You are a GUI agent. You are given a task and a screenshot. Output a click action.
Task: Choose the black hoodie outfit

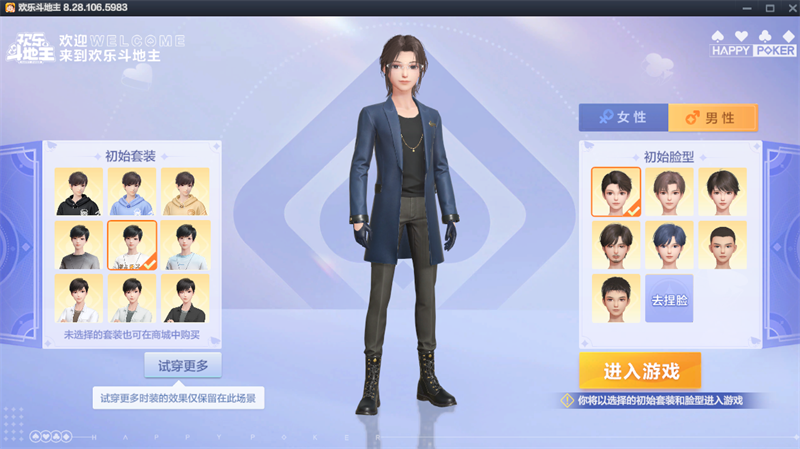click(x=79, y=192)
